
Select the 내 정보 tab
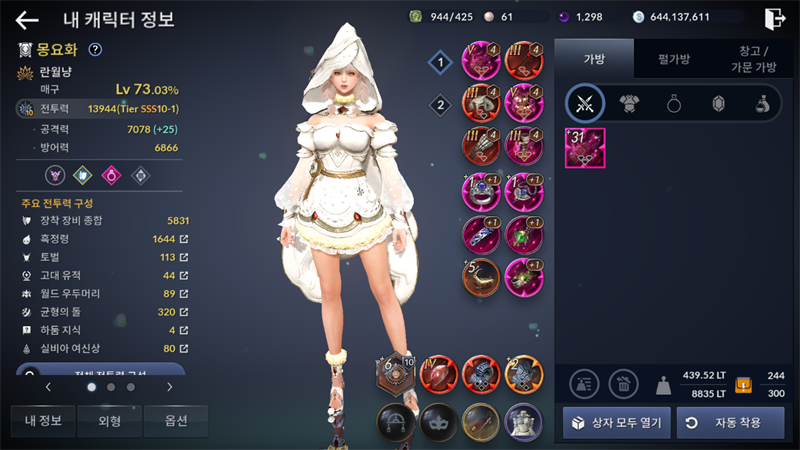[x=42, y=421]
